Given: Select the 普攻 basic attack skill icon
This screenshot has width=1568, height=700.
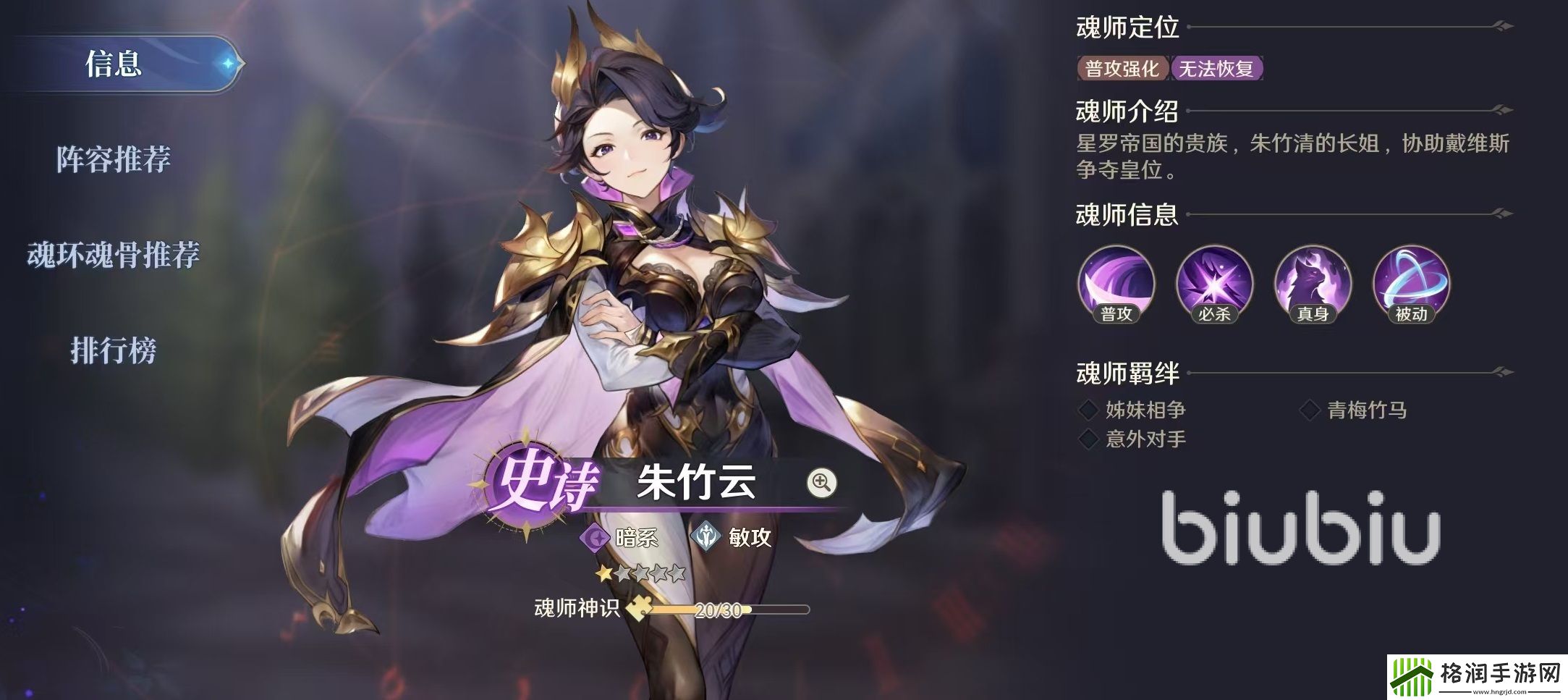Looking at the screenshot, I should [x=1116, y=286].
